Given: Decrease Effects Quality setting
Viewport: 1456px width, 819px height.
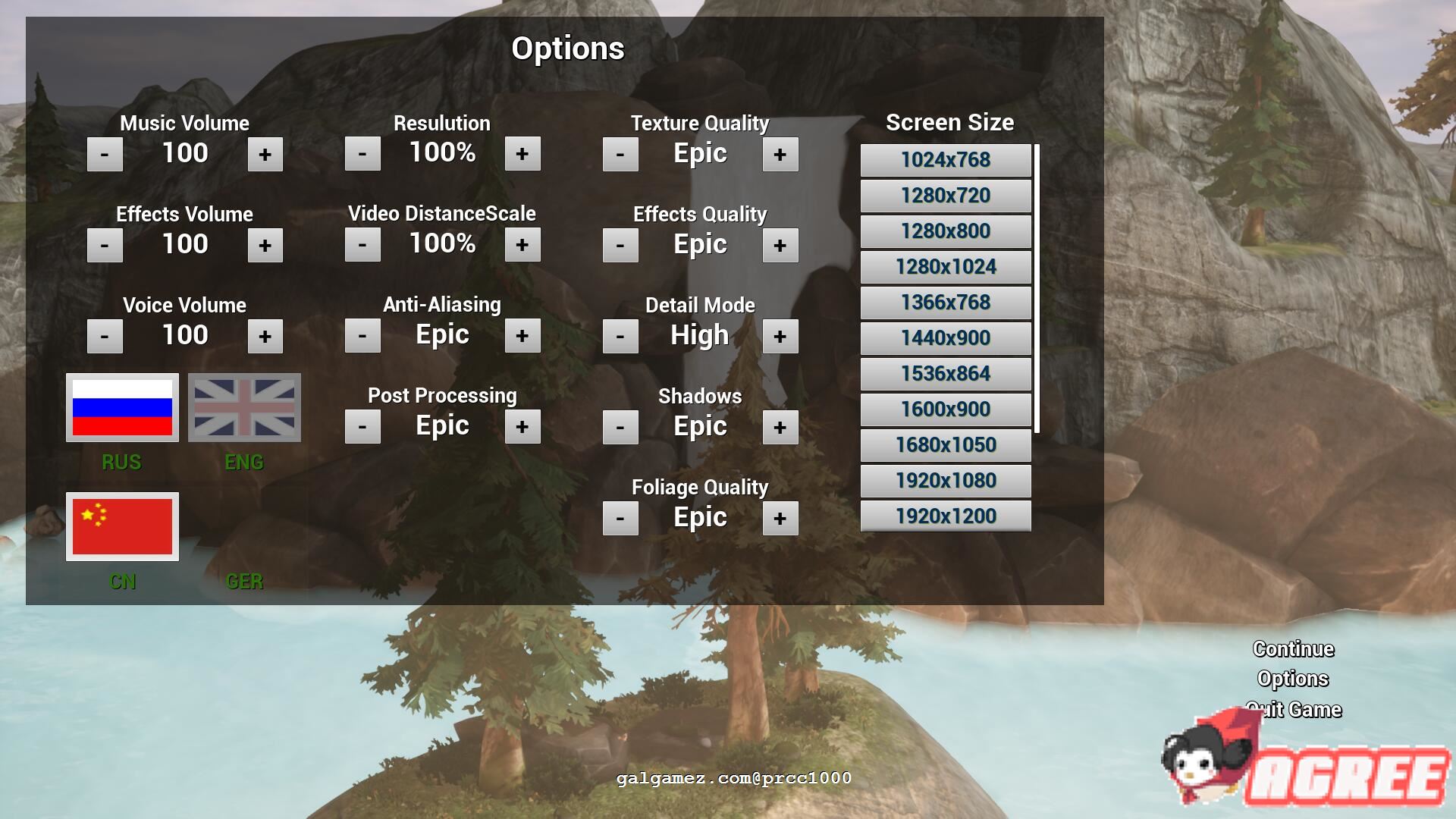Looking at the screenshot, I should [x=620, y=246].
